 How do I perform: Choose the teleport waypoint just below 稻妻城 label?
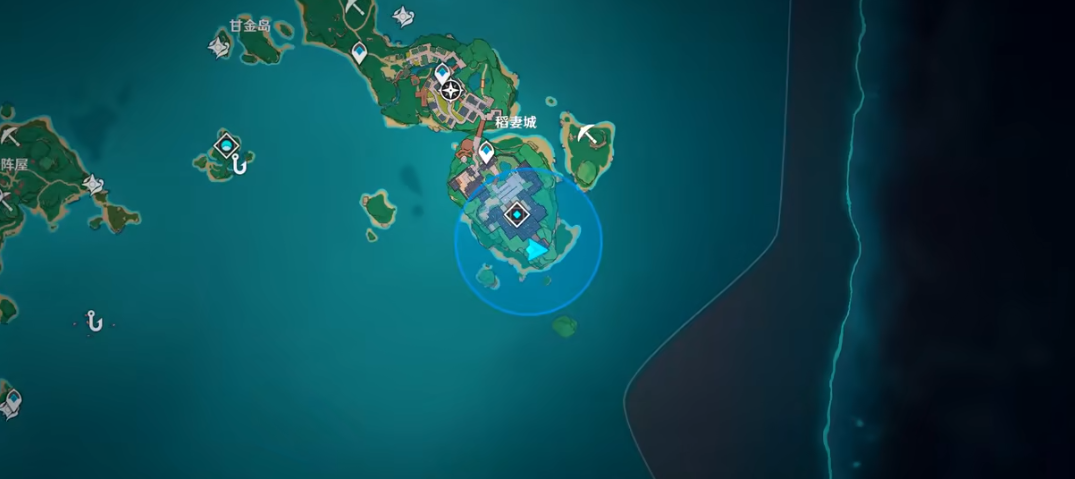(487, 152)
